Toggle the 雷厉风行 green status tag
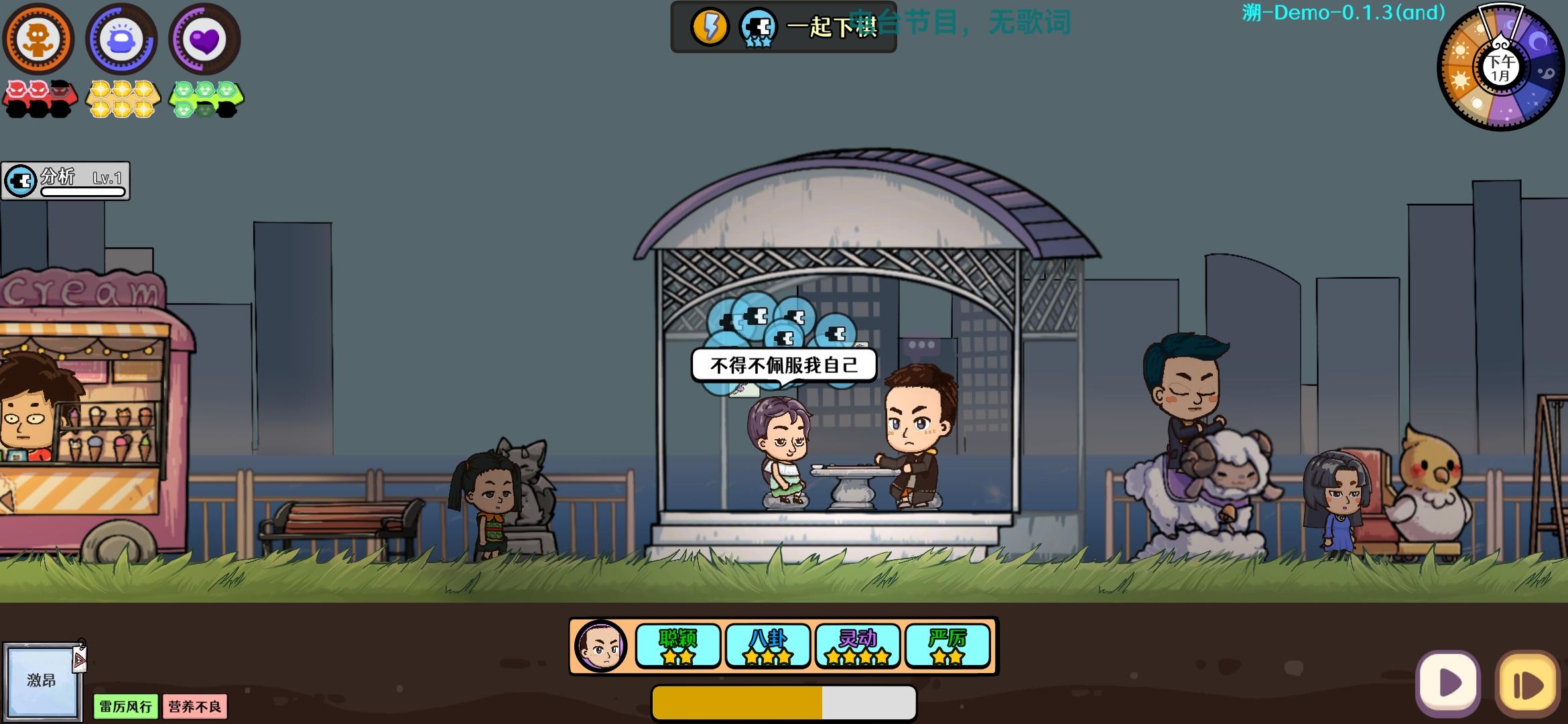 pos(125,707)
